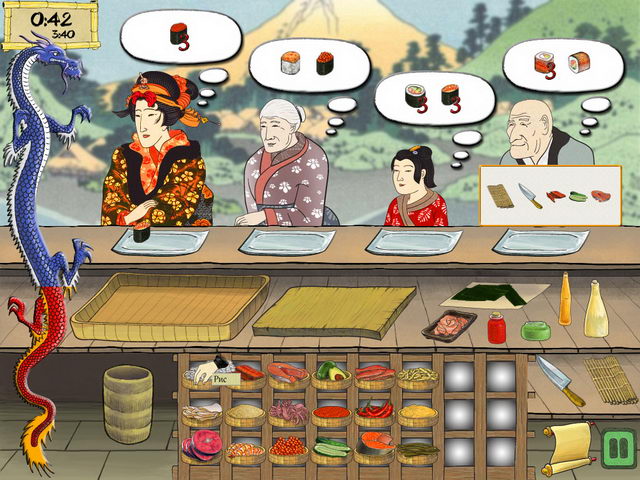Pause the game with the green button

617,443
